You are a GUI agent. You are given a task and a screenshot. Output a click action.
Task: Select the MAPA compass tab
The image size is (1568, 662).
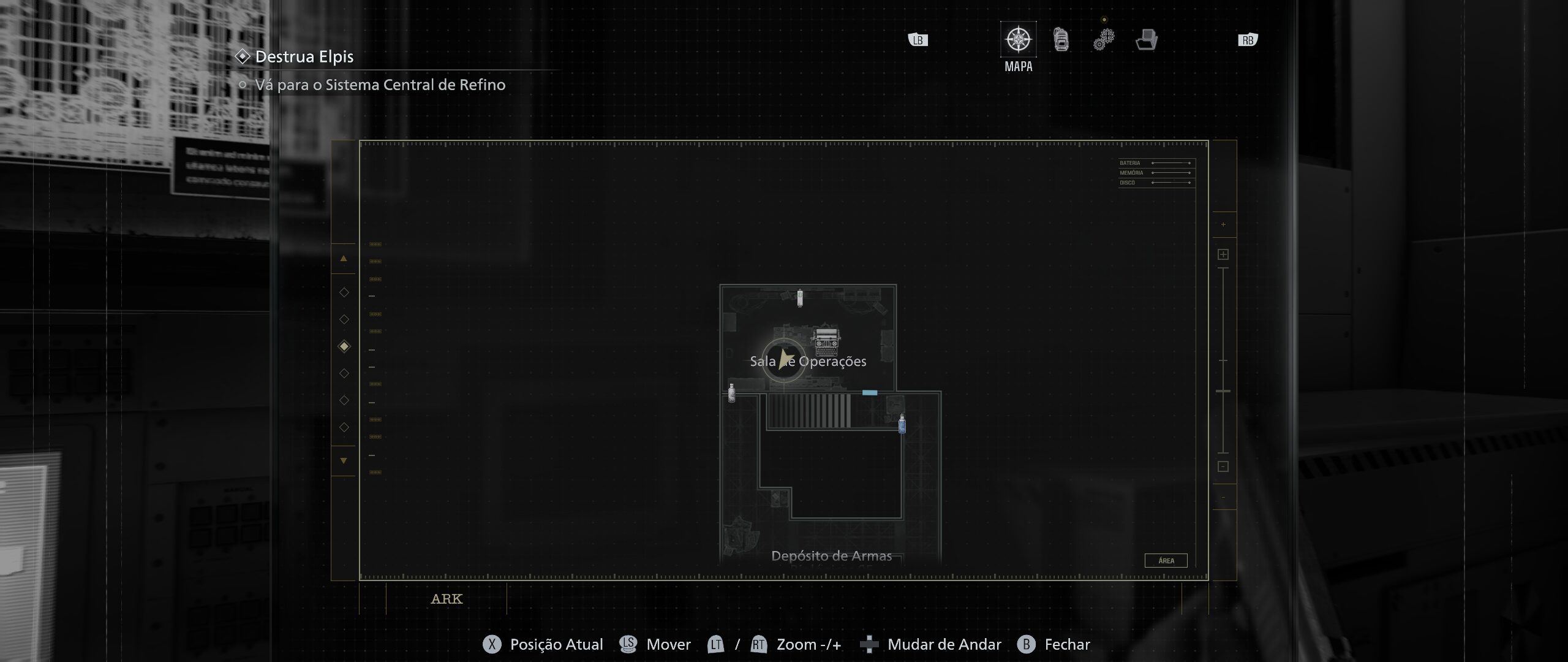(1018, 40)
